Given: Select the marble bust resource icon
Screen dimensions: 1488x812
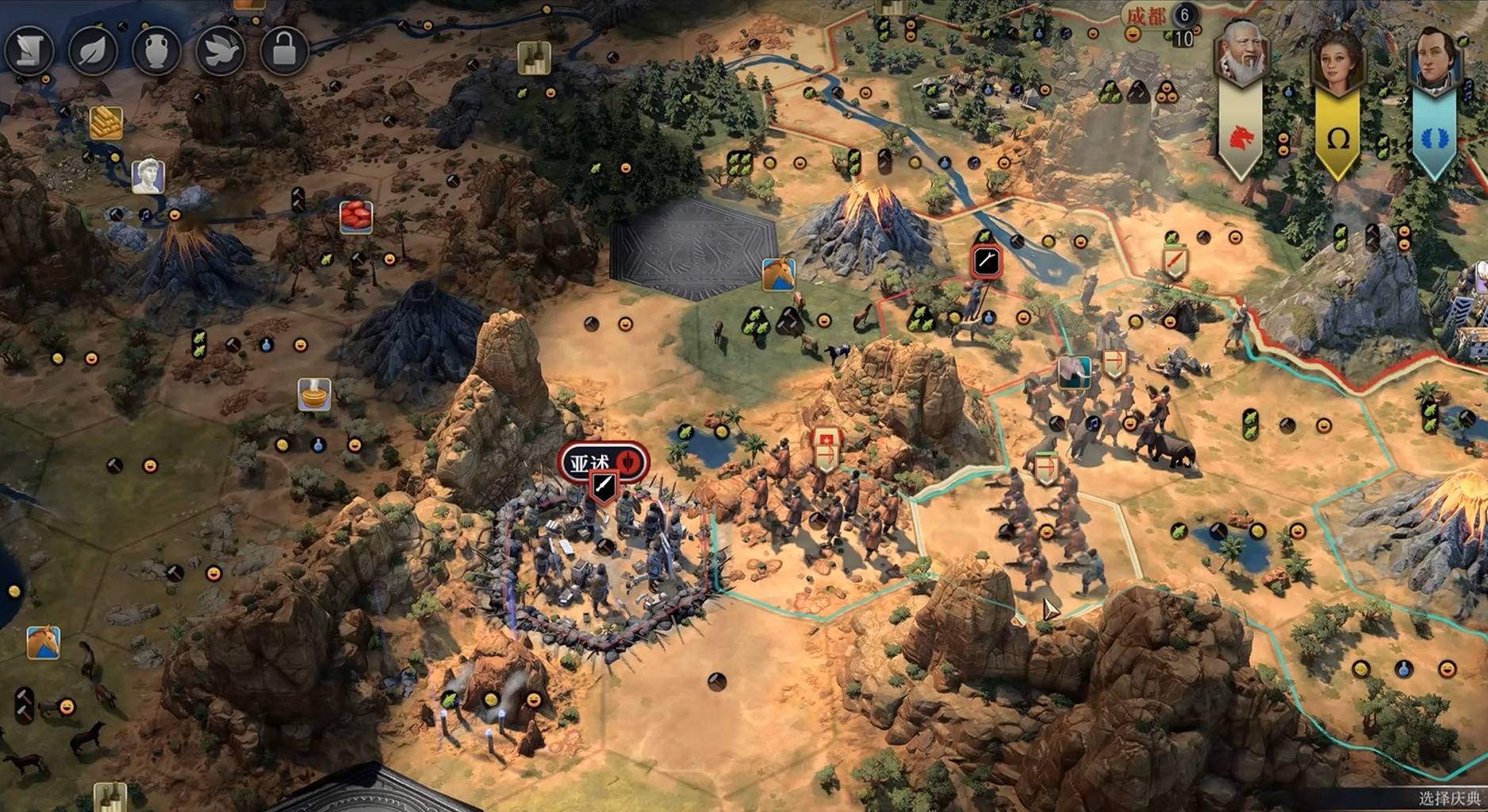Looking at the screenshot, I should pos(148,175).
